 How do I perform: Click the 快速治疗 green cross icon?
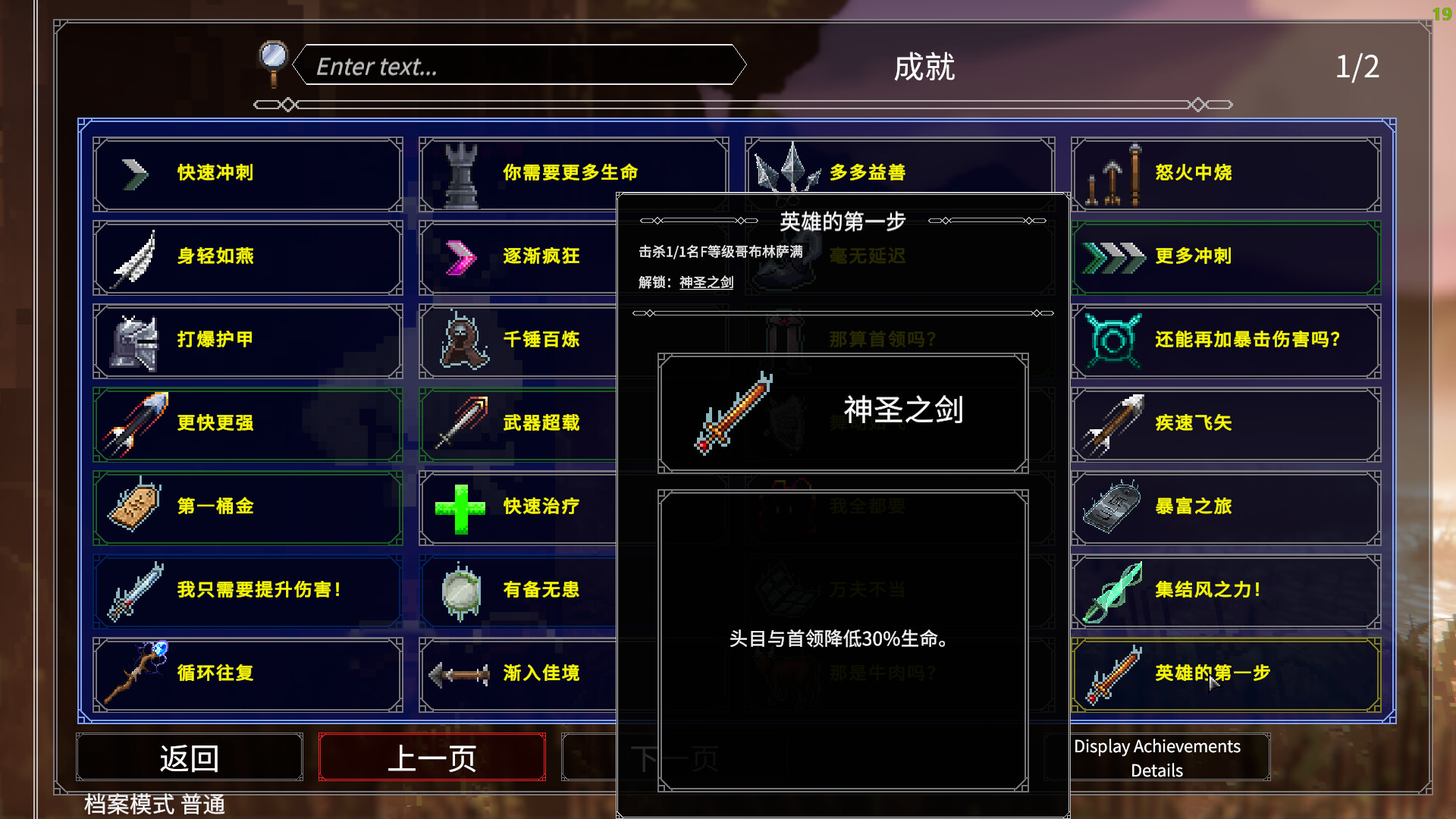point(460,507)
